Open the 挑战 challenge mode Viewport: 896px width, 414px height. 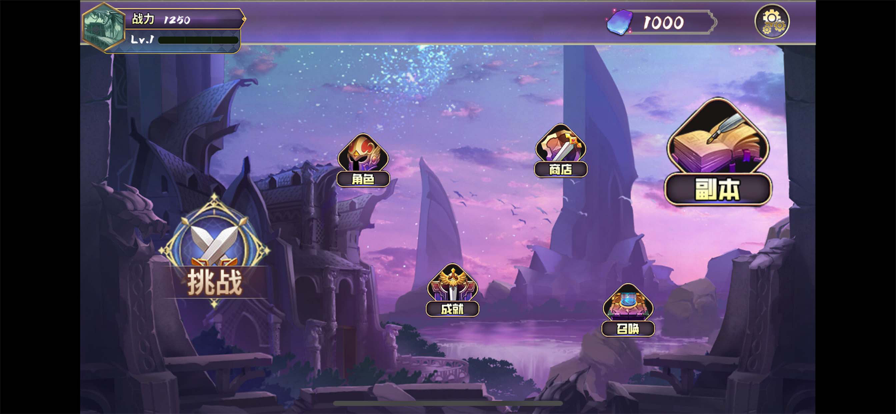tap(214, 253)
